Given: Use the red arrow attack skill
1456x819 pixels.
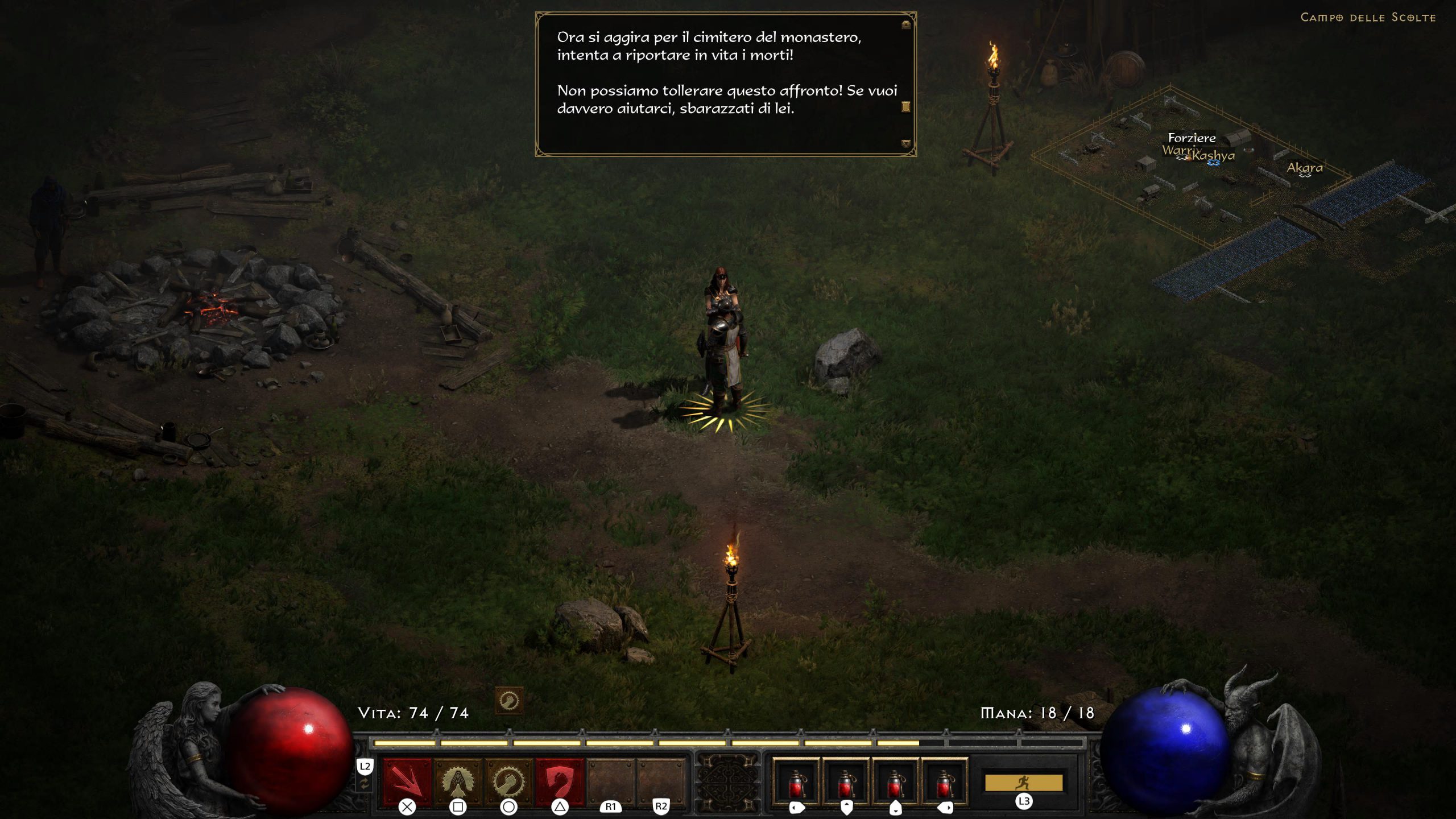Looking at the screenshot, I should point(407,780).
